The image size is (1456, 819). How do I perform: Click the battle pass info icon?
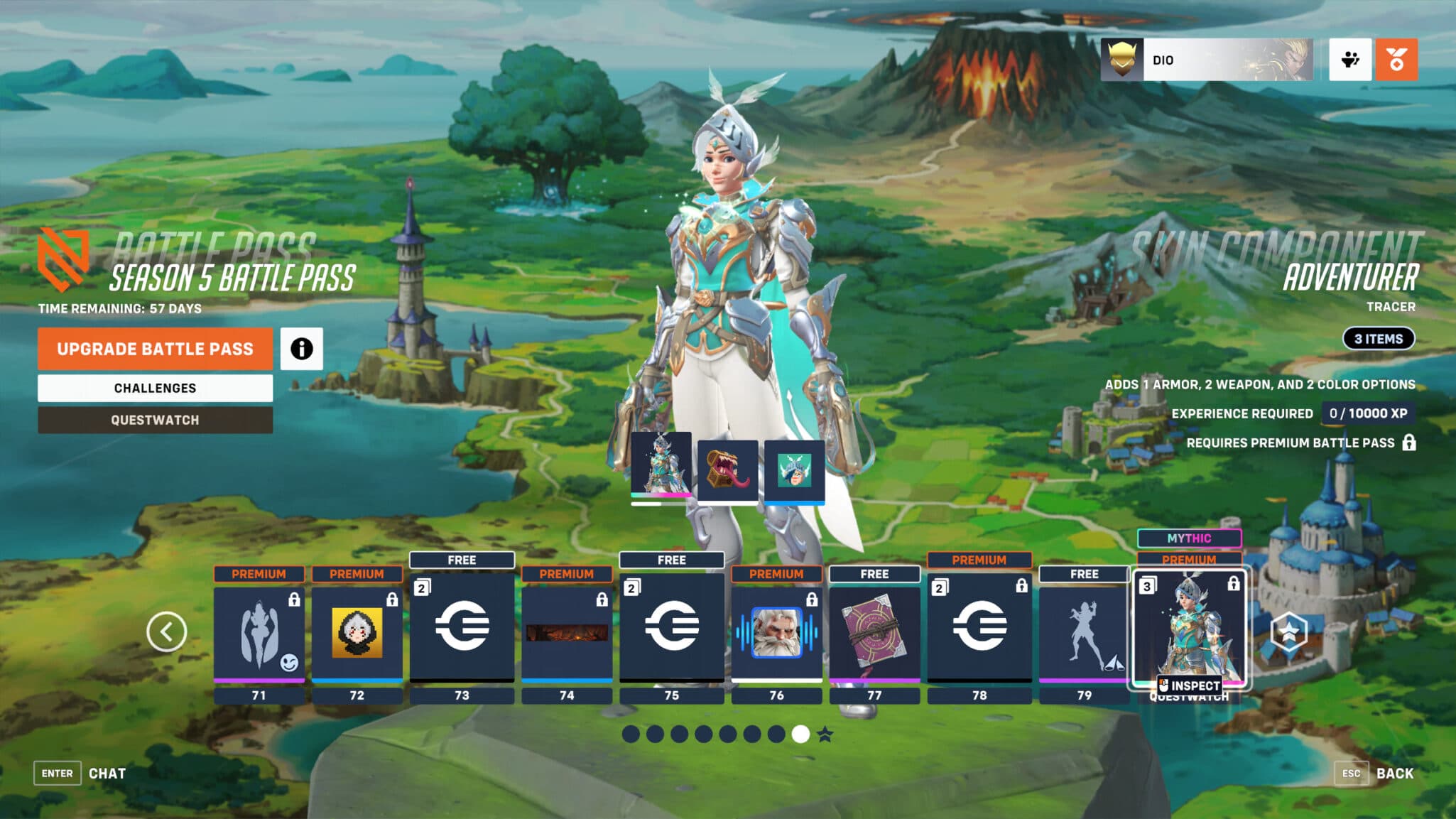(303, 349)
